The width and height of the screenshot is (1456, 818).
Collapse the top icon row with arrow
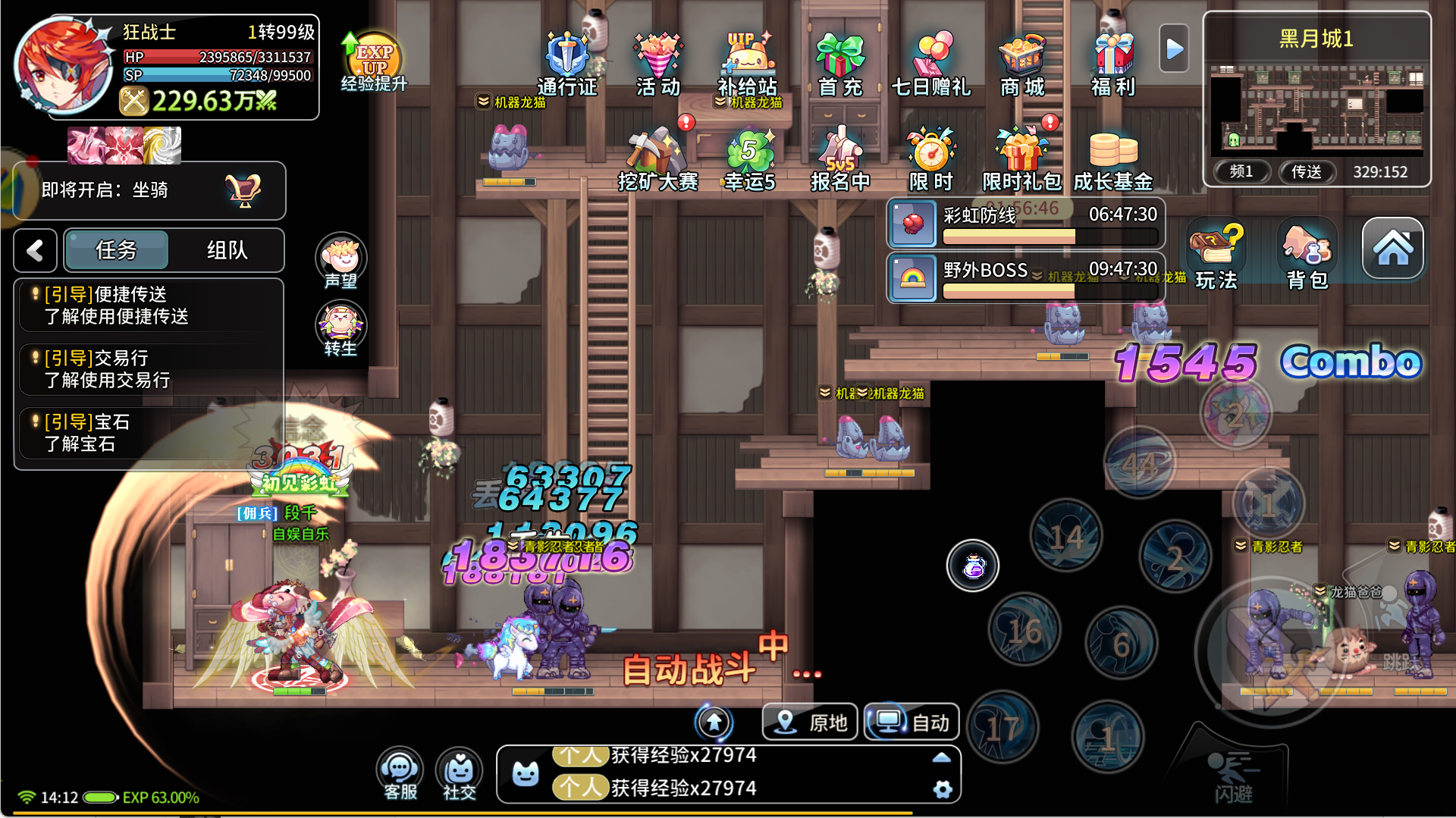(1174, 49)
